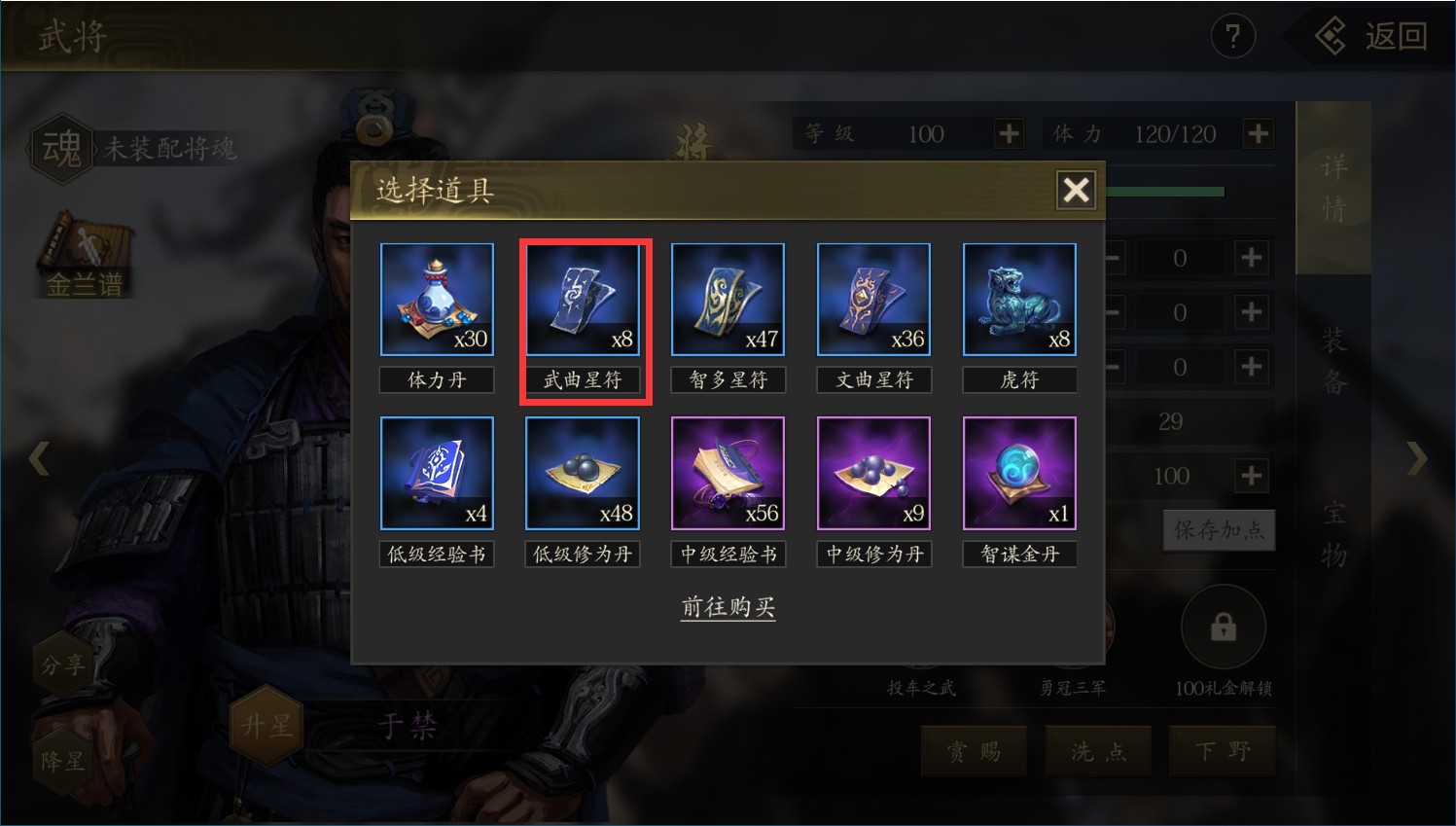Choose the 低级经验书 experience book
1456x826 pixels.
tap(437, 474)
